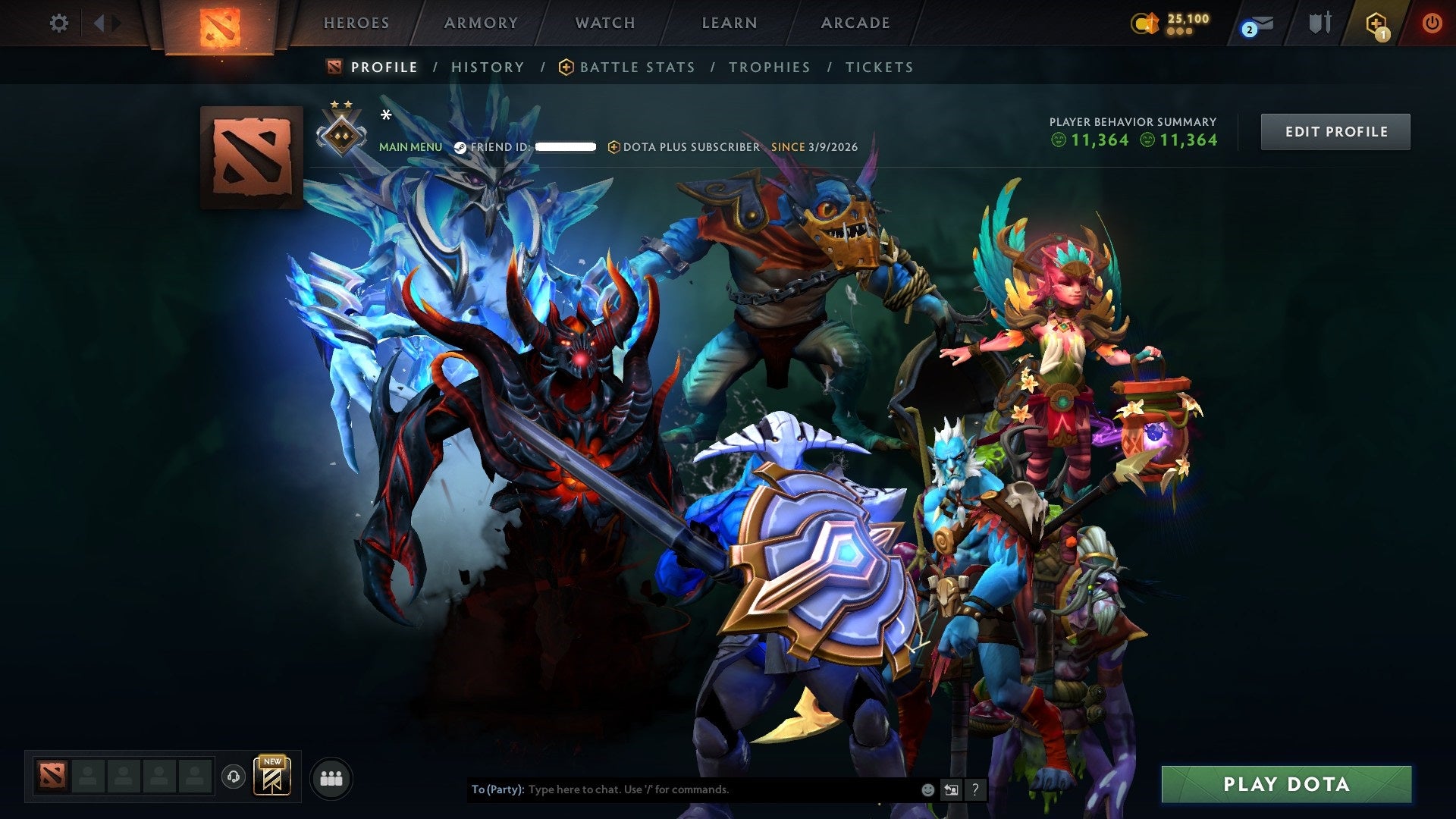Open the friends list icon
This screenshot has width=1456, height=819.
pos(331,777)
